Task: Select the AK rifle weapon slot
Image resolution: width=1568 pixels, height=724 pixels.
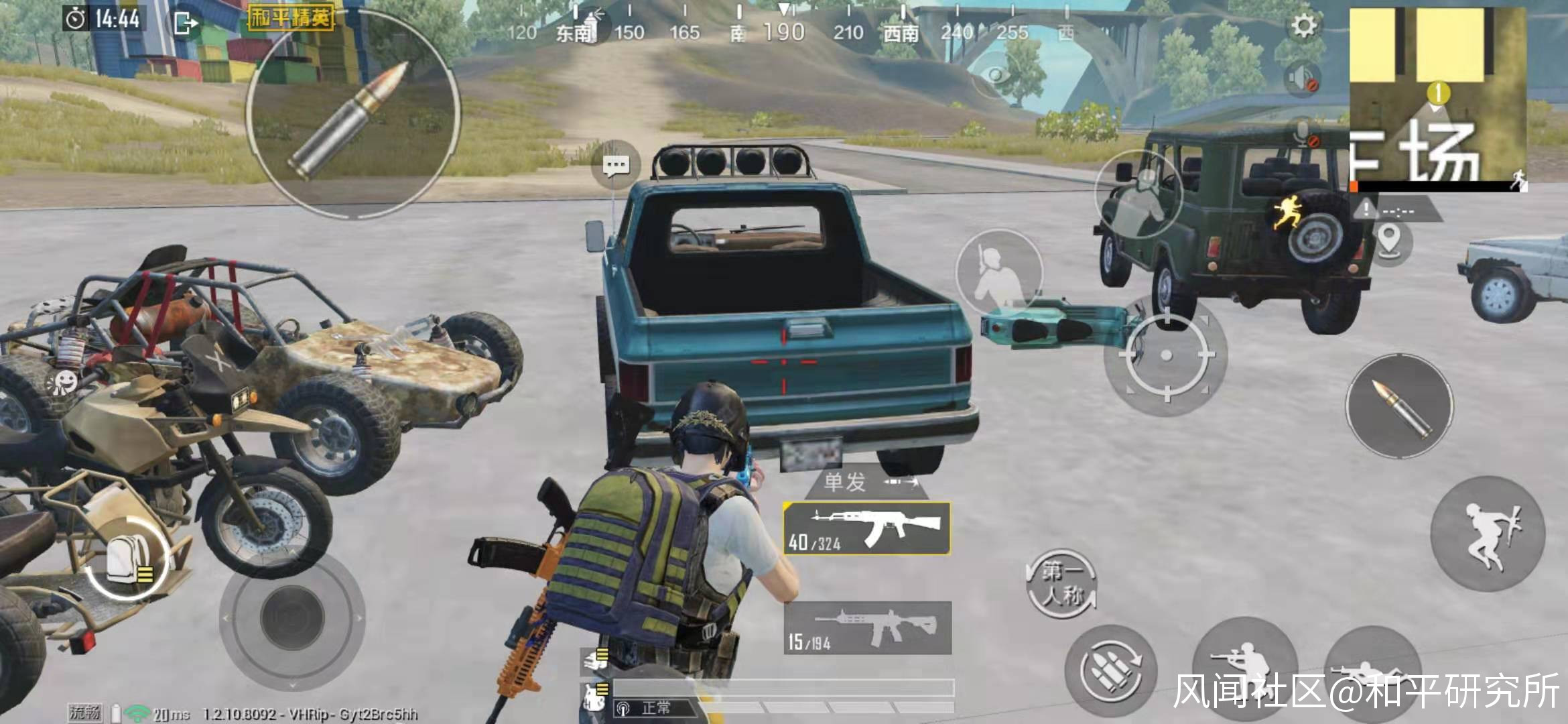Action: 867,529
